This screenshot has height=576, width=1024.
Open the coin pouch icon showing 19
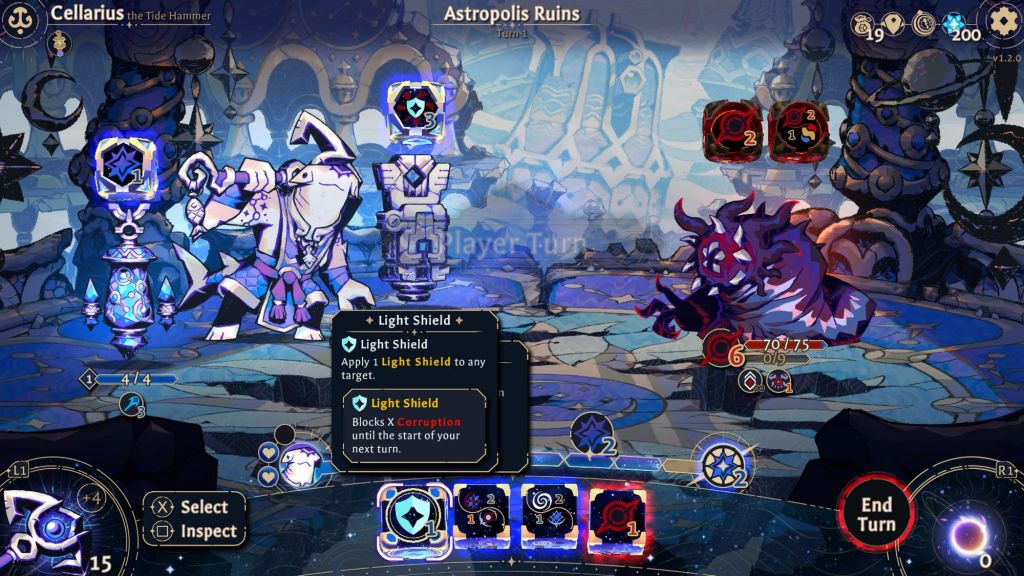(x=862, y=24)
